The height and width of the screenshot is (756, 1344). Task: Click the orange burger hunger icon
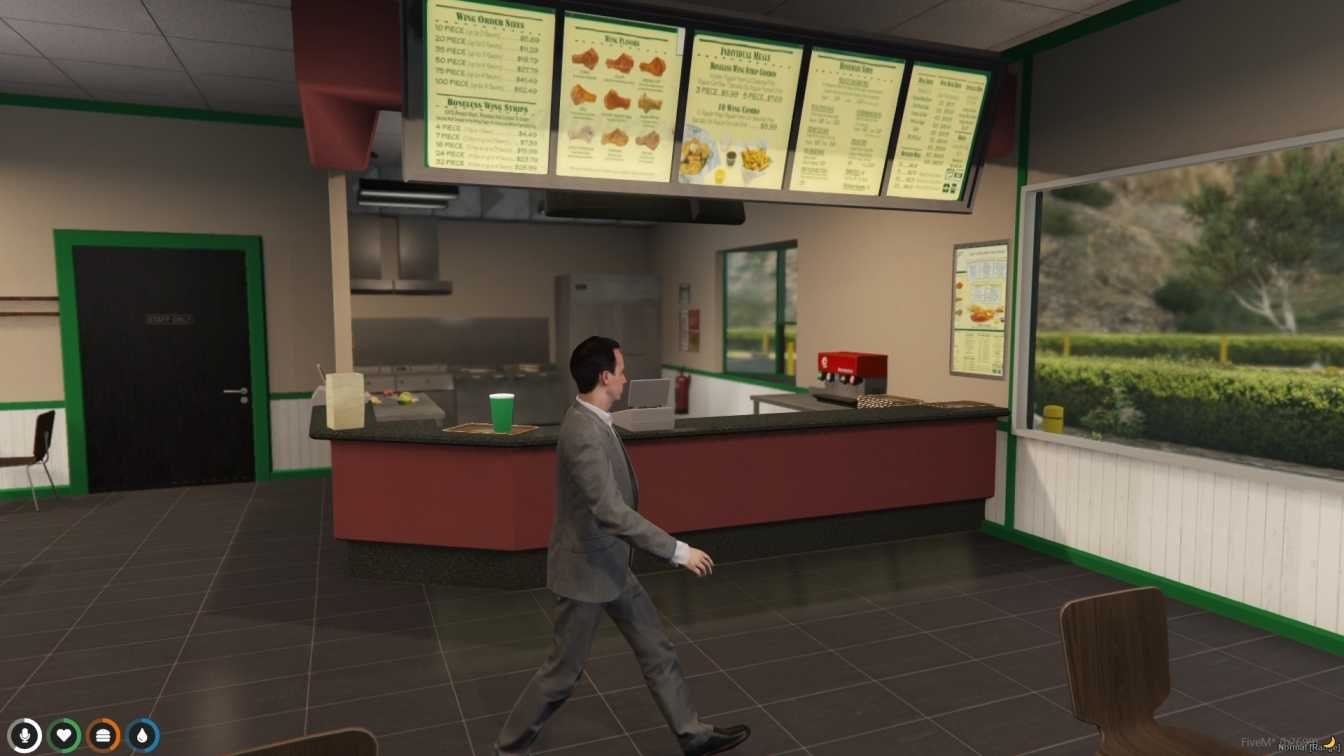[x=103, y=736]
